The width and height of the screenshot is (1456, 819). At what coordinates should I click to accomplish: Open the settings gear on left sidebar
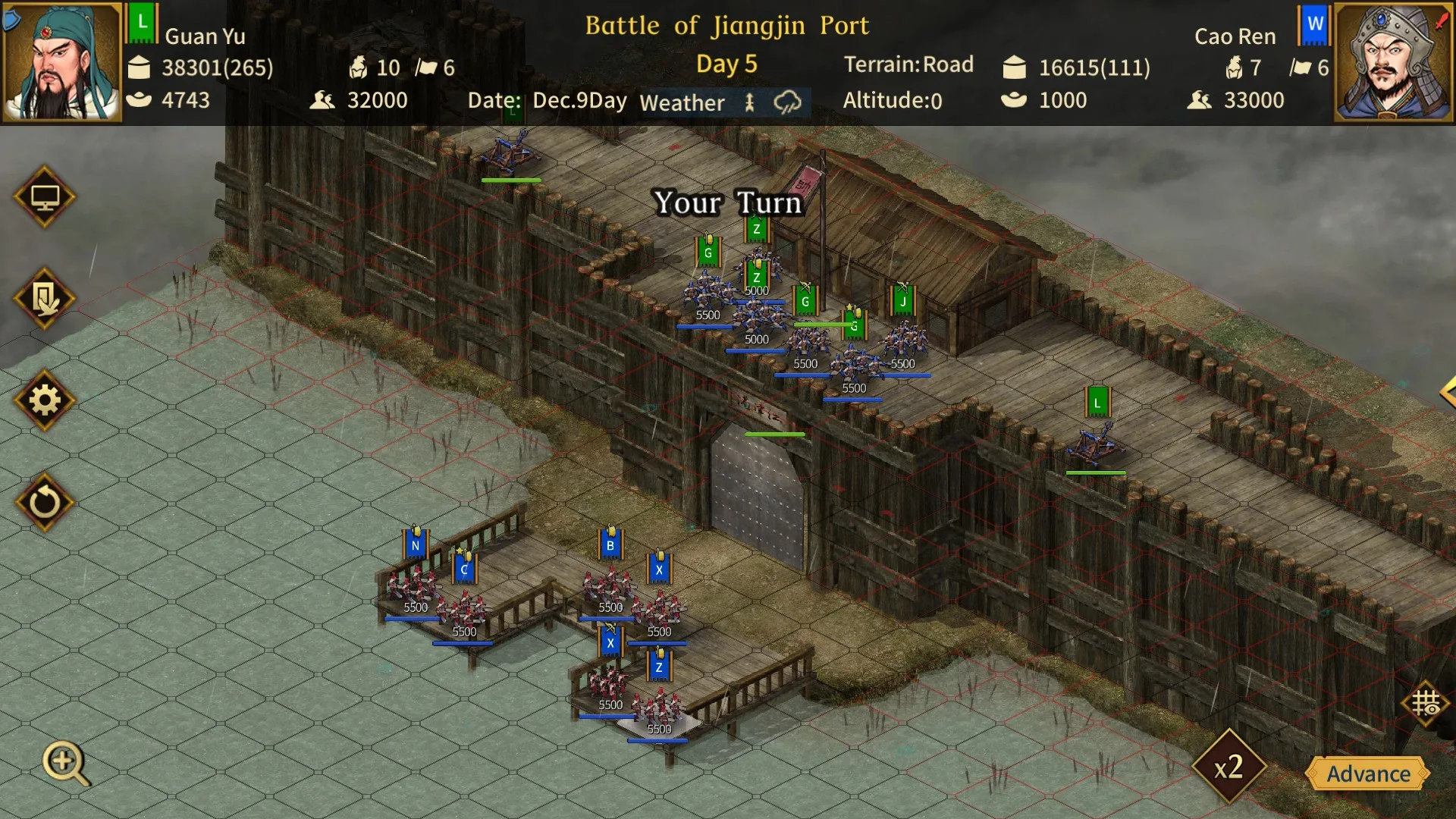tap(45, 401)
